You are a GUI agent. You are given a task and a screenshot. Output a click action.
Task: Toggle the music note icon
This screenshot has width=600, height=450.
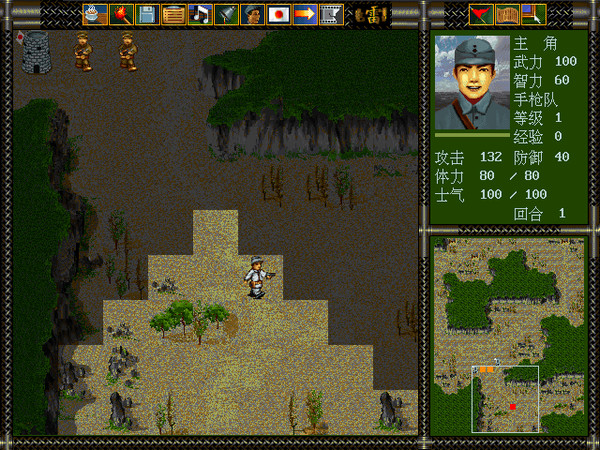[x=199, y=14]
